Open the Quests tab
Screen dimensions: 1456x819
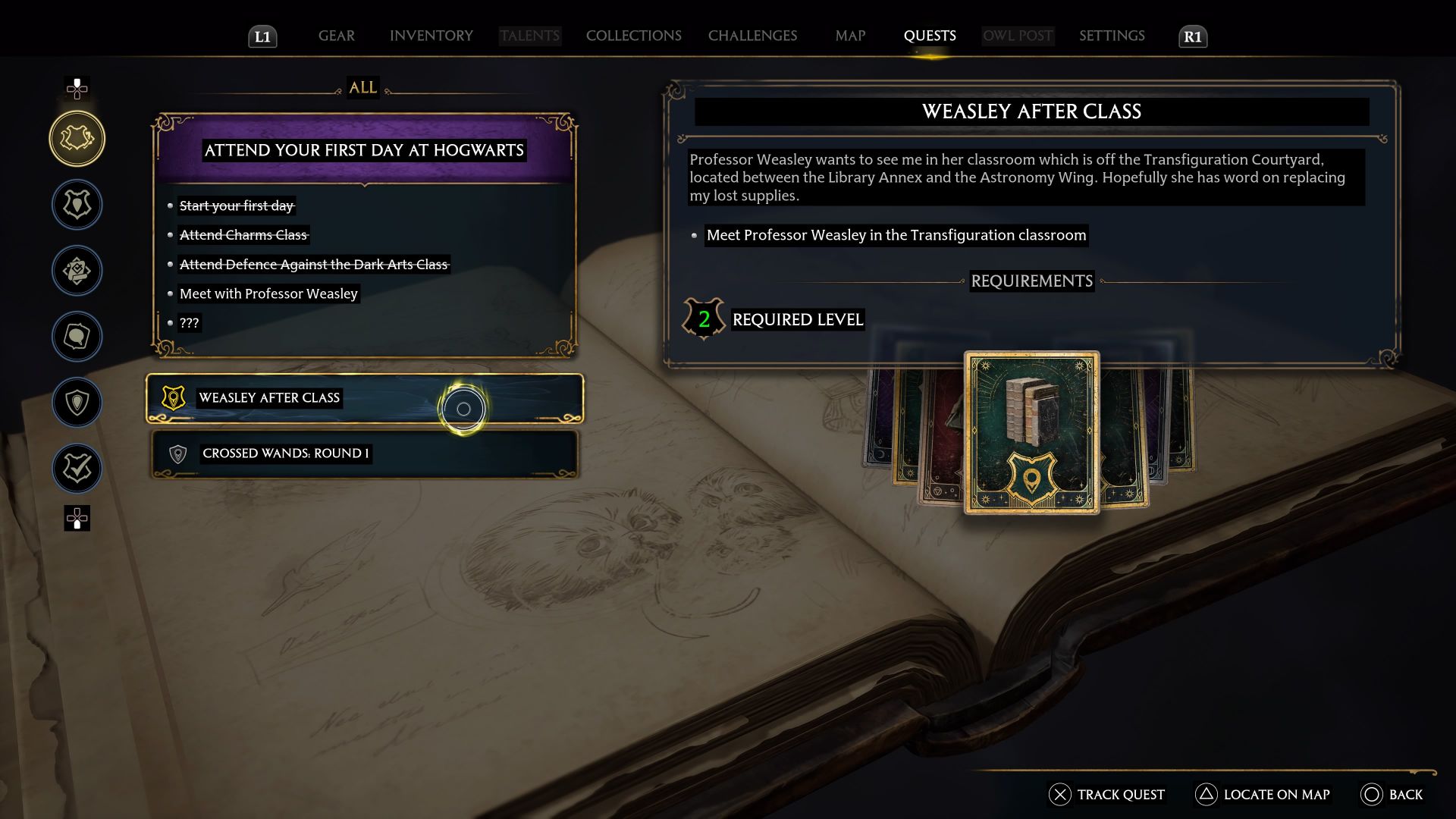coord(930,35)
